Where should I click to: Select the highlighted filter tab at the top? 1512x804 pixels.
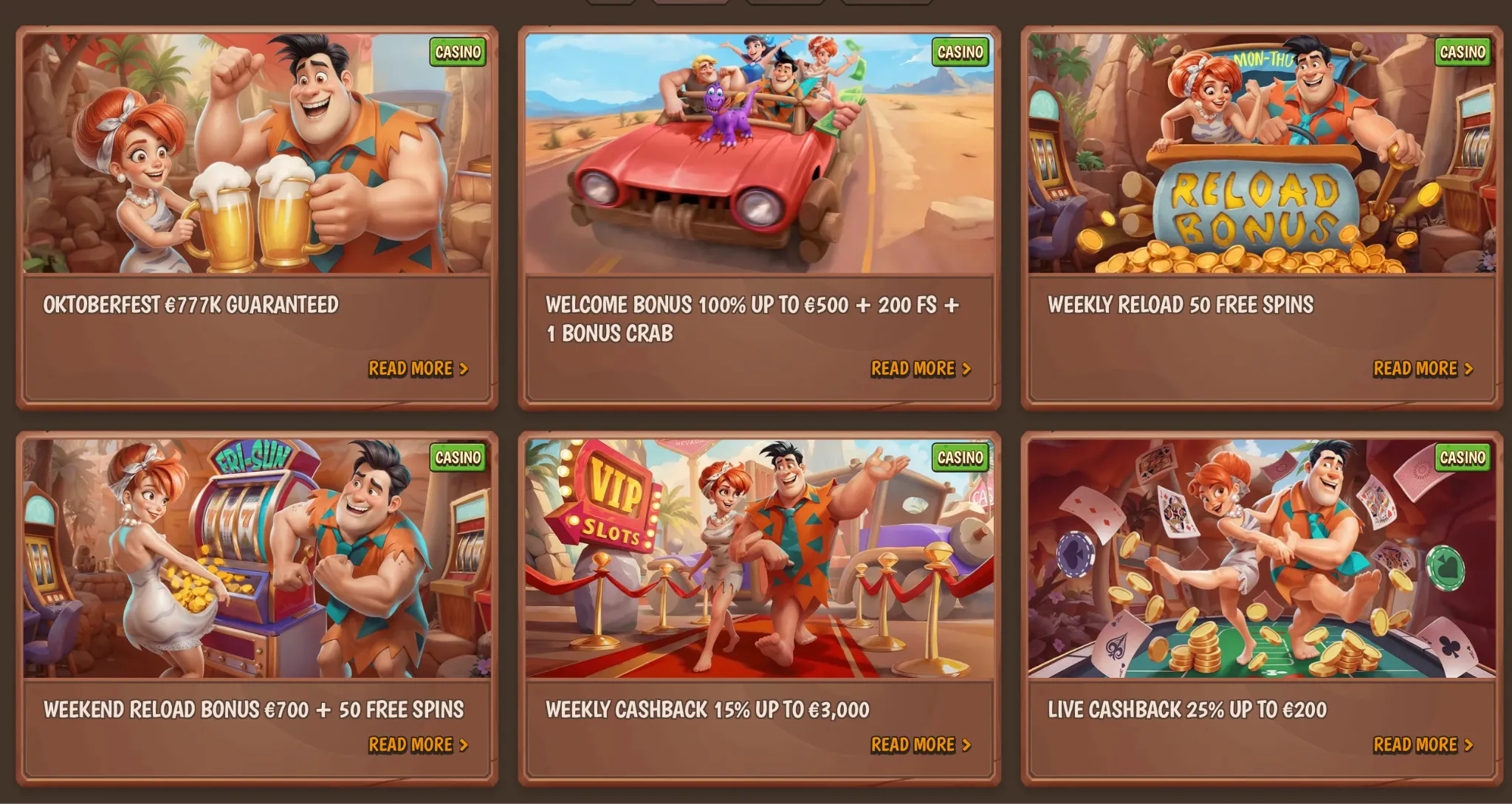click(x=690, y=5)
